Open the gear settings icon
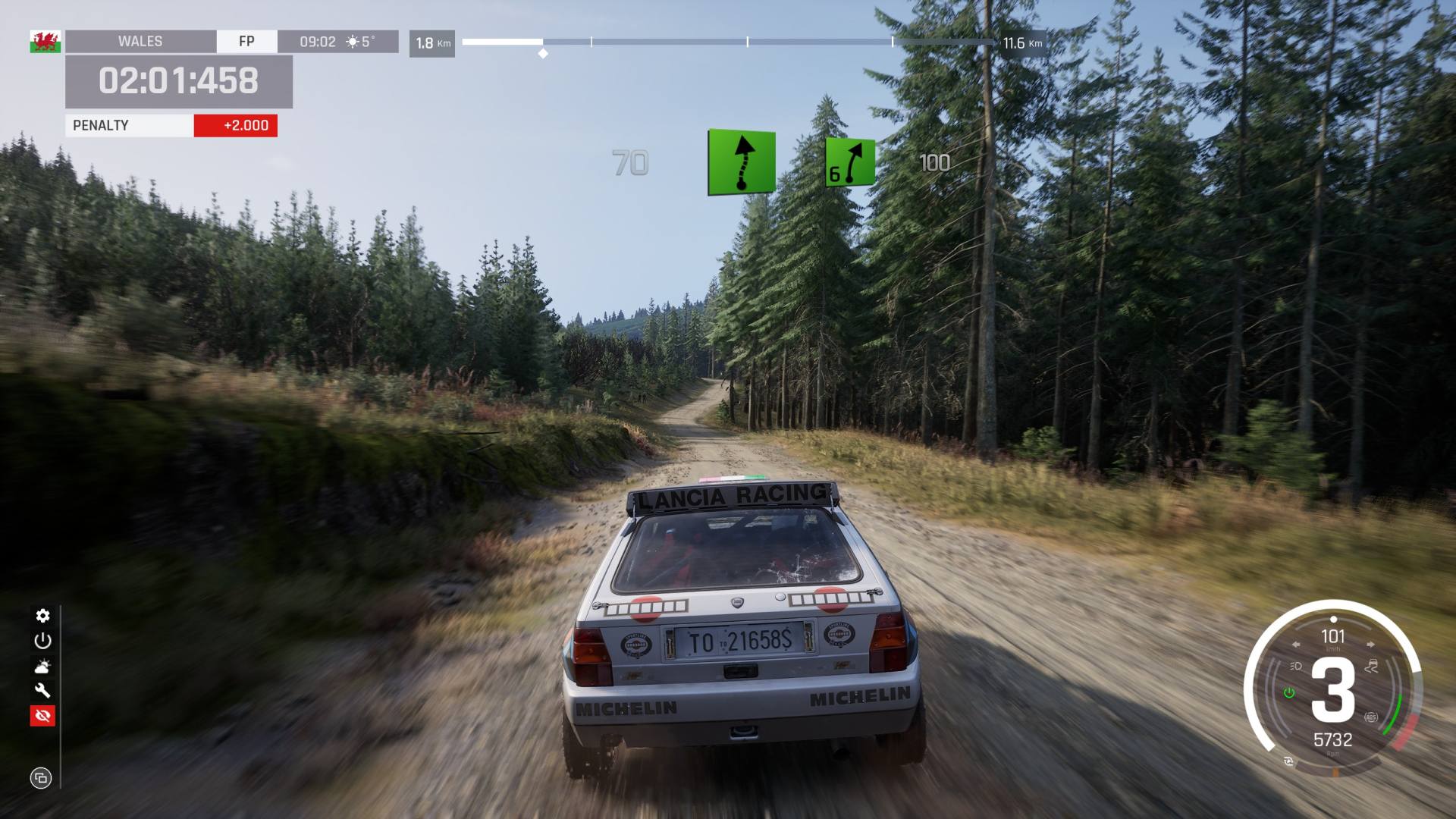Image resolution: width=1456 pixels, height=819 pixels. 42,616
